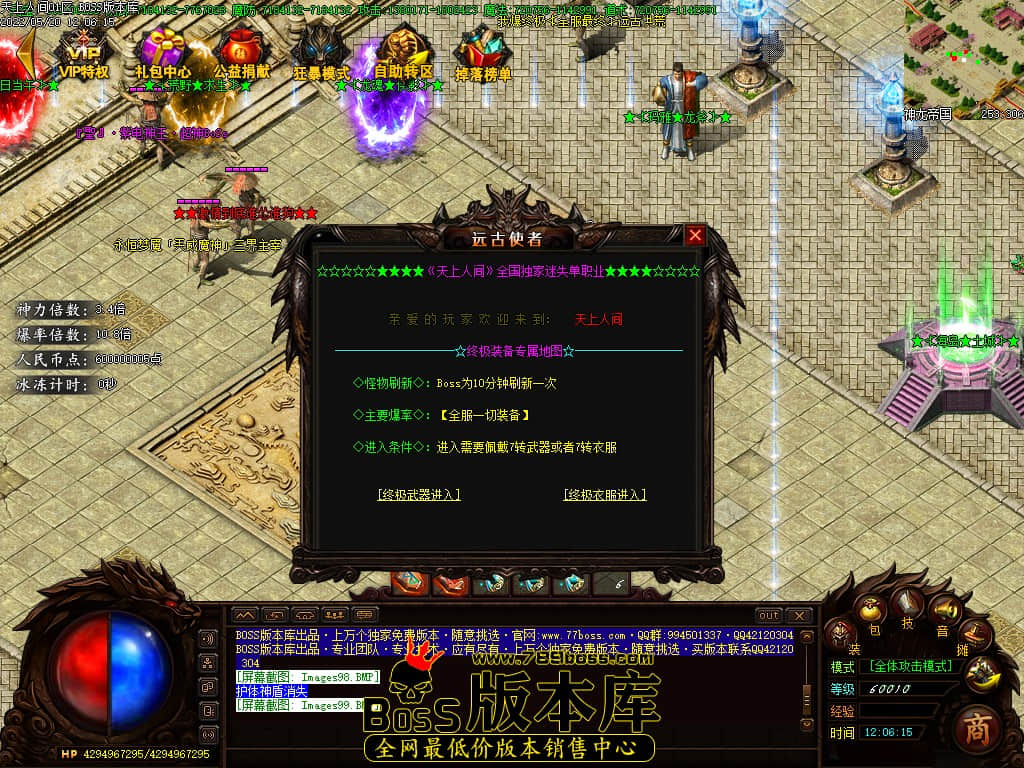The width and height of the screenshot is (1024, 768).
Task: Close the chat panel with its X button
Action: 798,615
